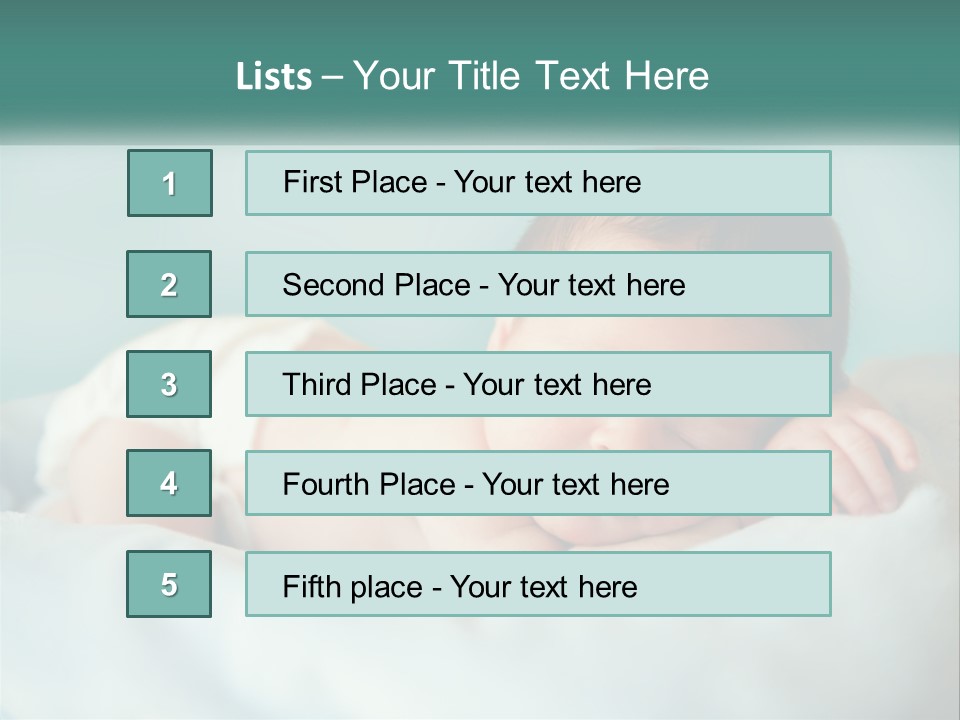Viewport: 960px width, 720px height.
Task: Select the number 4 box
Action: (170, 483)
